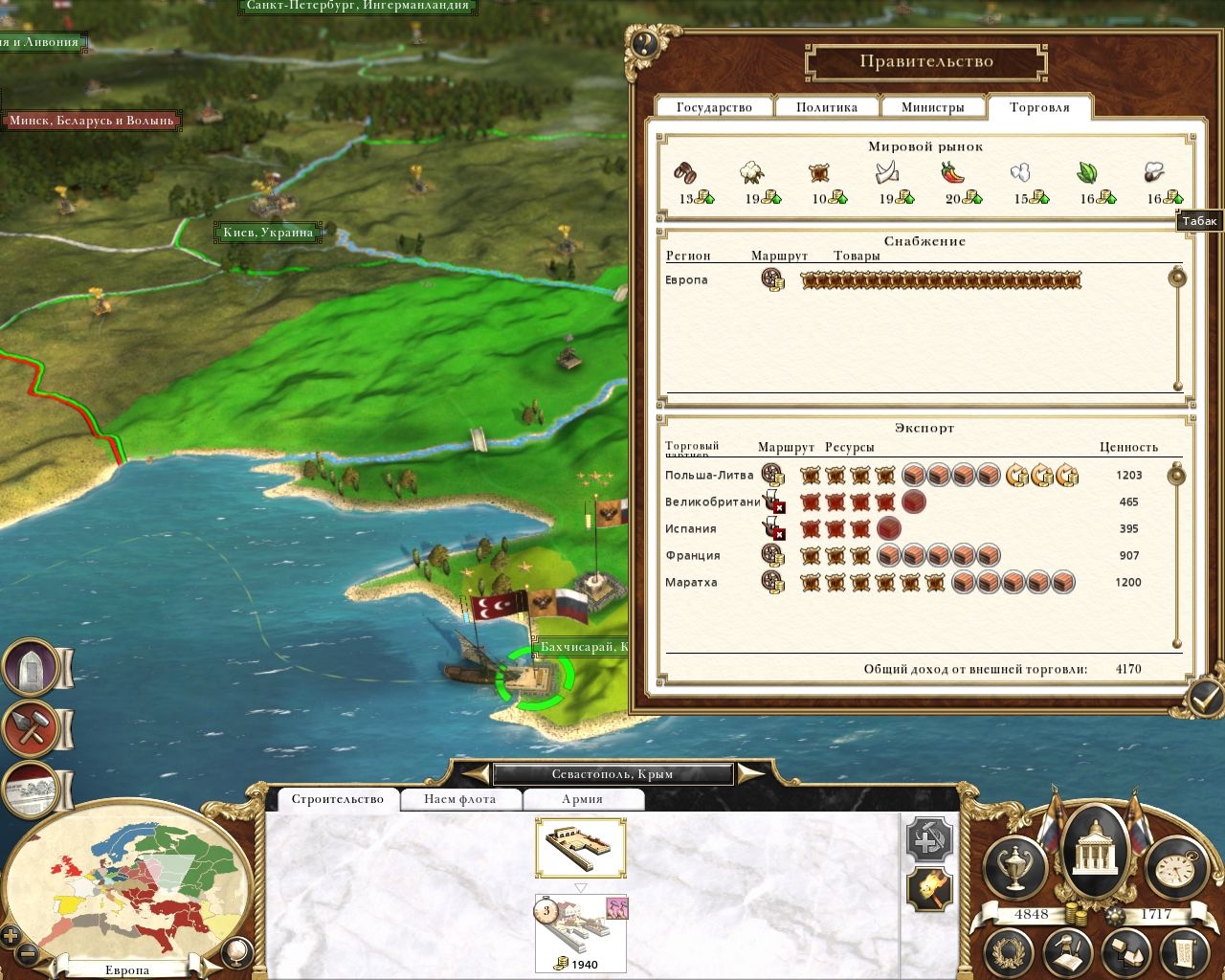Switch to the Государство tab

click(714, 107)
